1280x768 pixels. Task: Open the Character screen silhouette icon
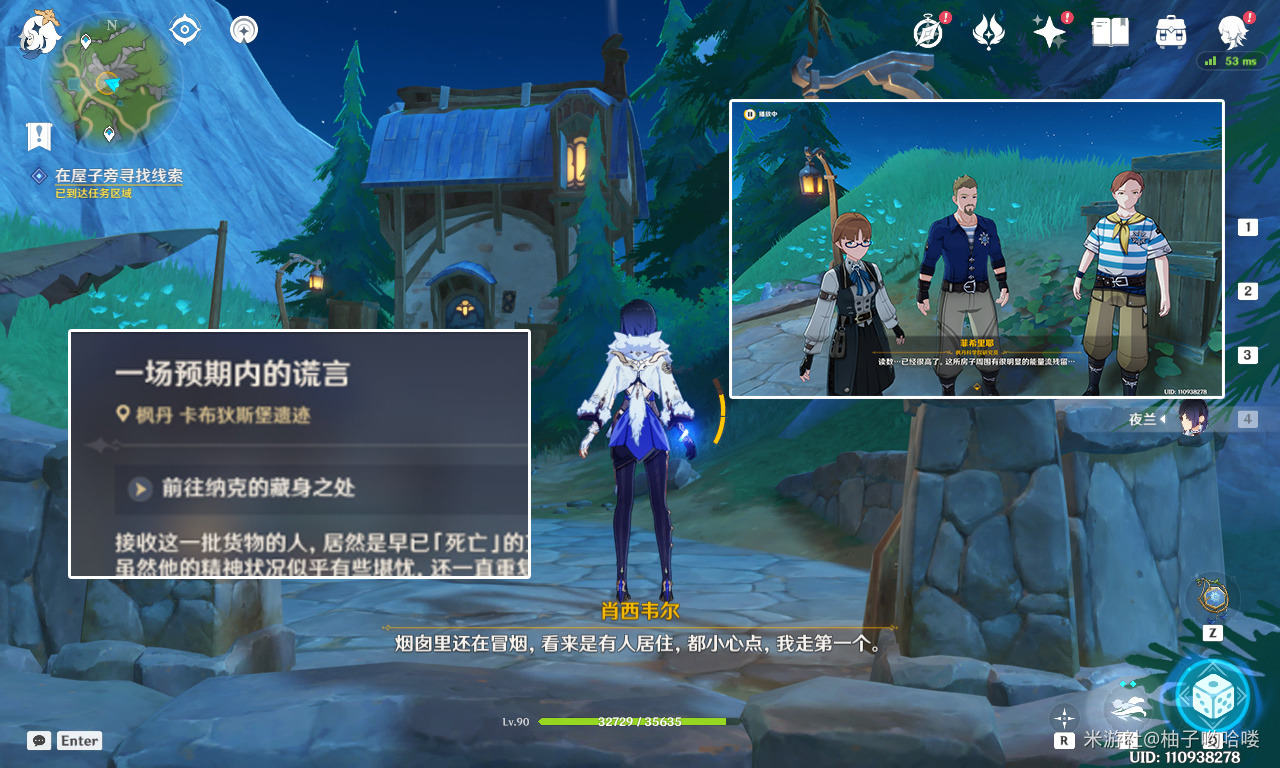coord(1232,31)
